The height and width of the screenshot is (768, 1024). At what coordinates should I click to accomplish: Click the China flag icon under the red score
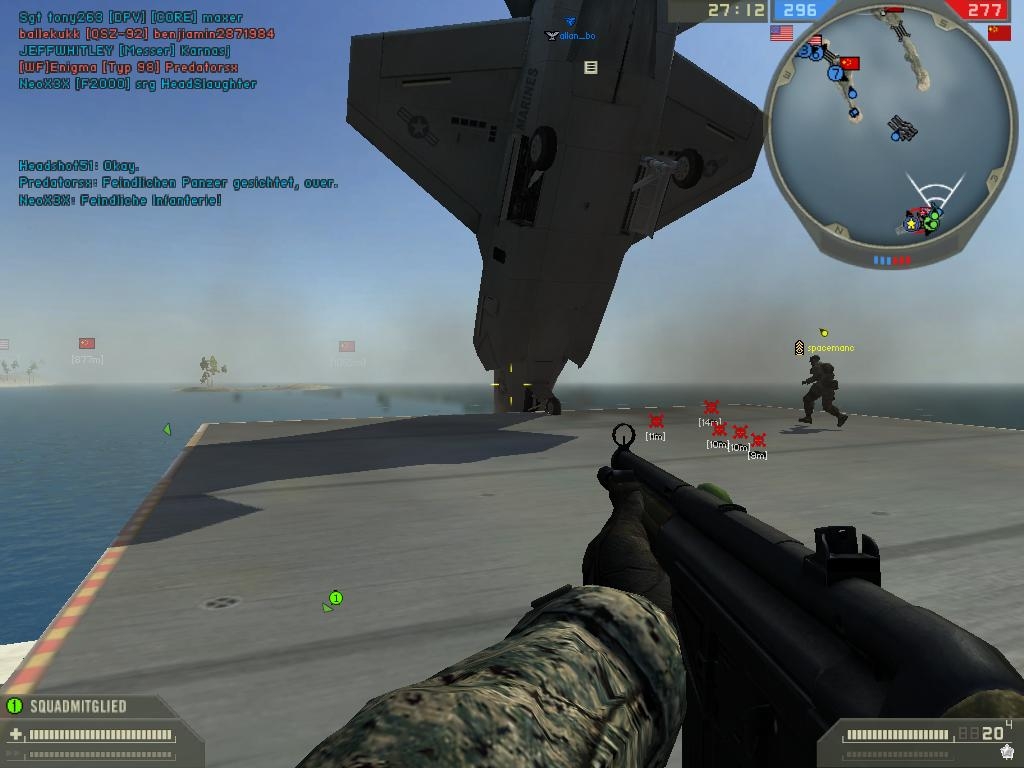point(998,33)
